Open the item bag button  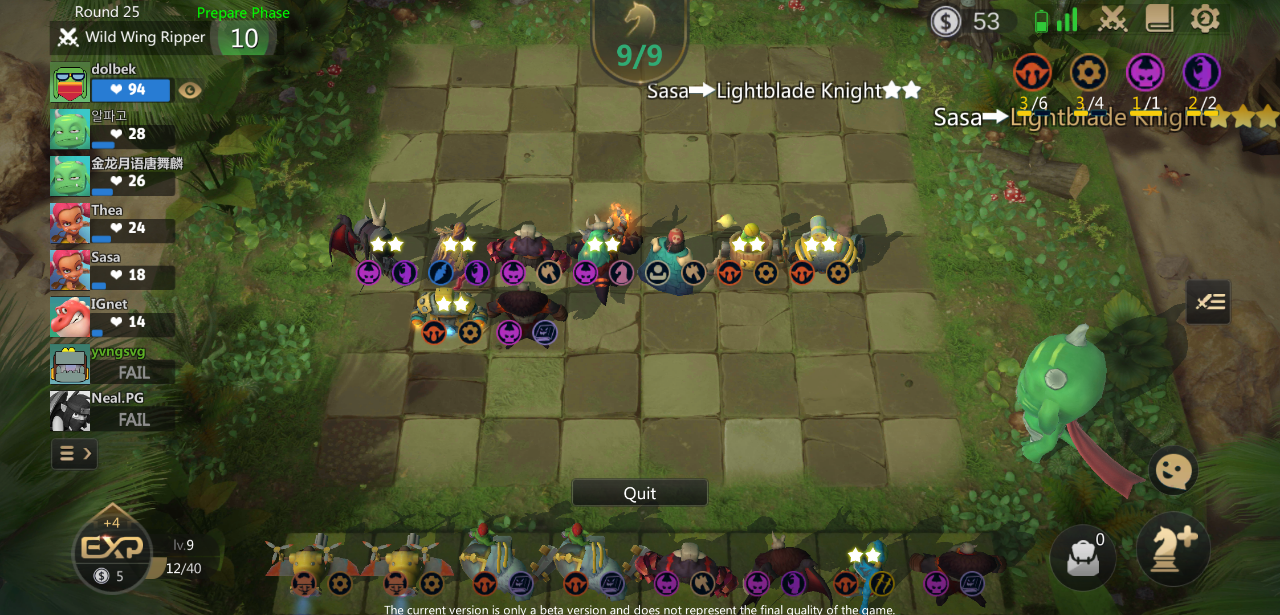(1084, 556)
